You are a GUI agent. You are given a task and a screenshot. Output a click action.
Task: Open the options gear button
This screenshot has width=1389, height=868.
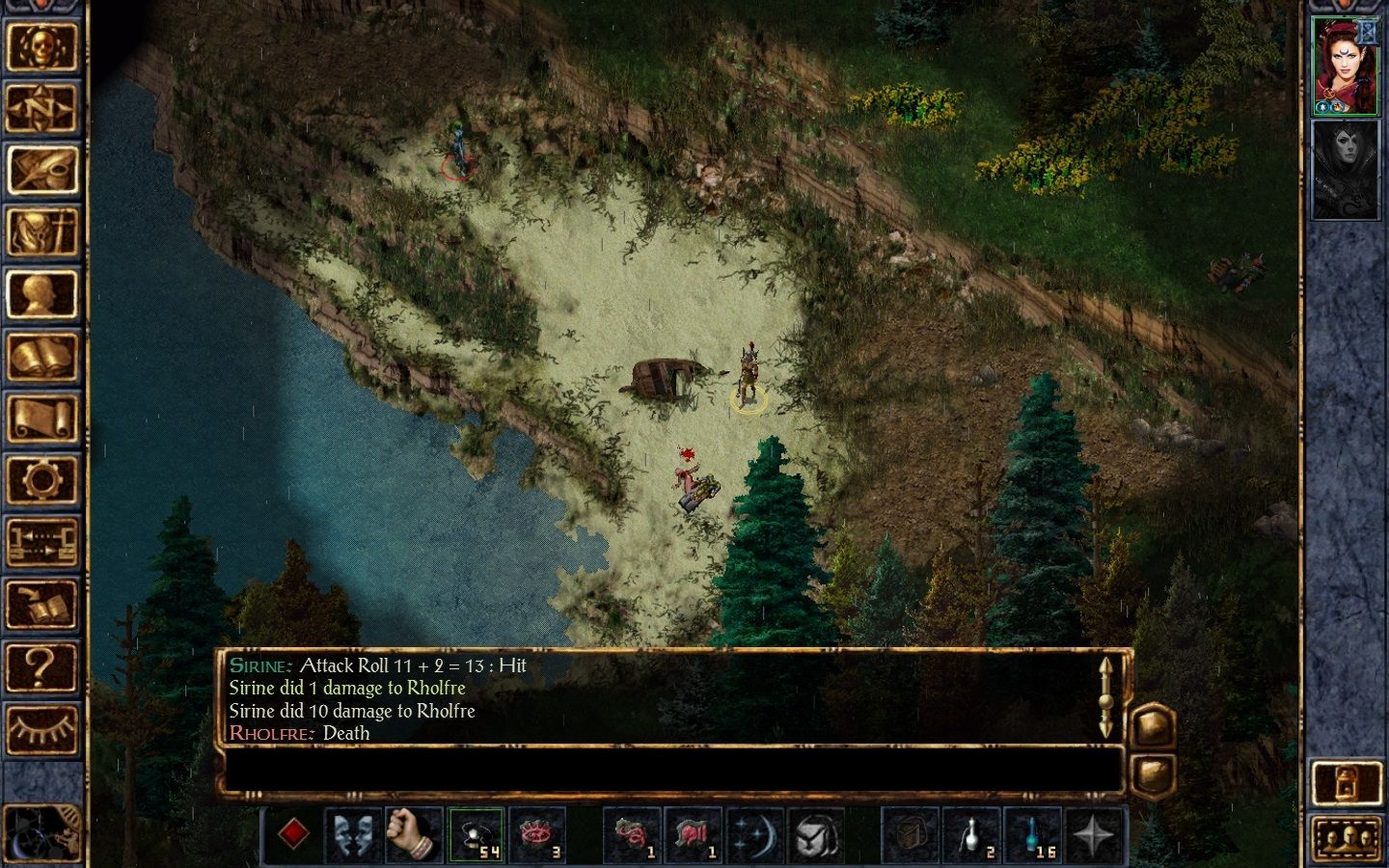point(41,479)
